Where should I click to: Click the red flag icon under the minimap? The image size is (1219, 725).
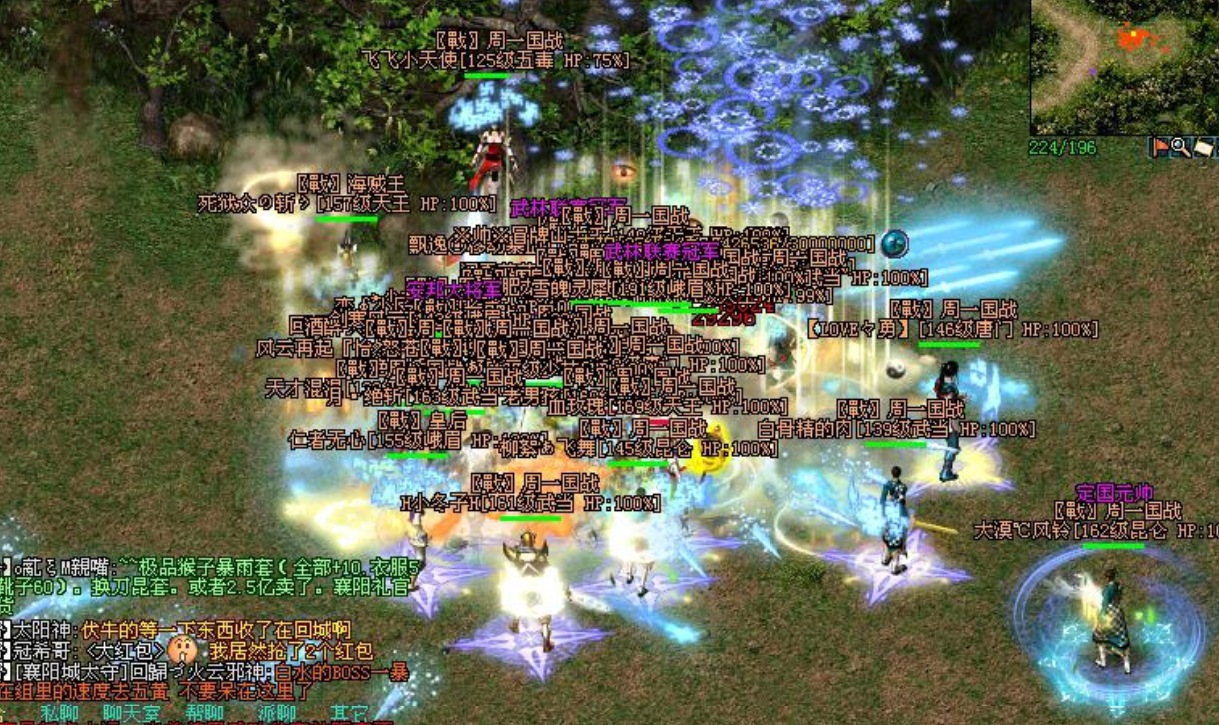(x=1162, y=148)
